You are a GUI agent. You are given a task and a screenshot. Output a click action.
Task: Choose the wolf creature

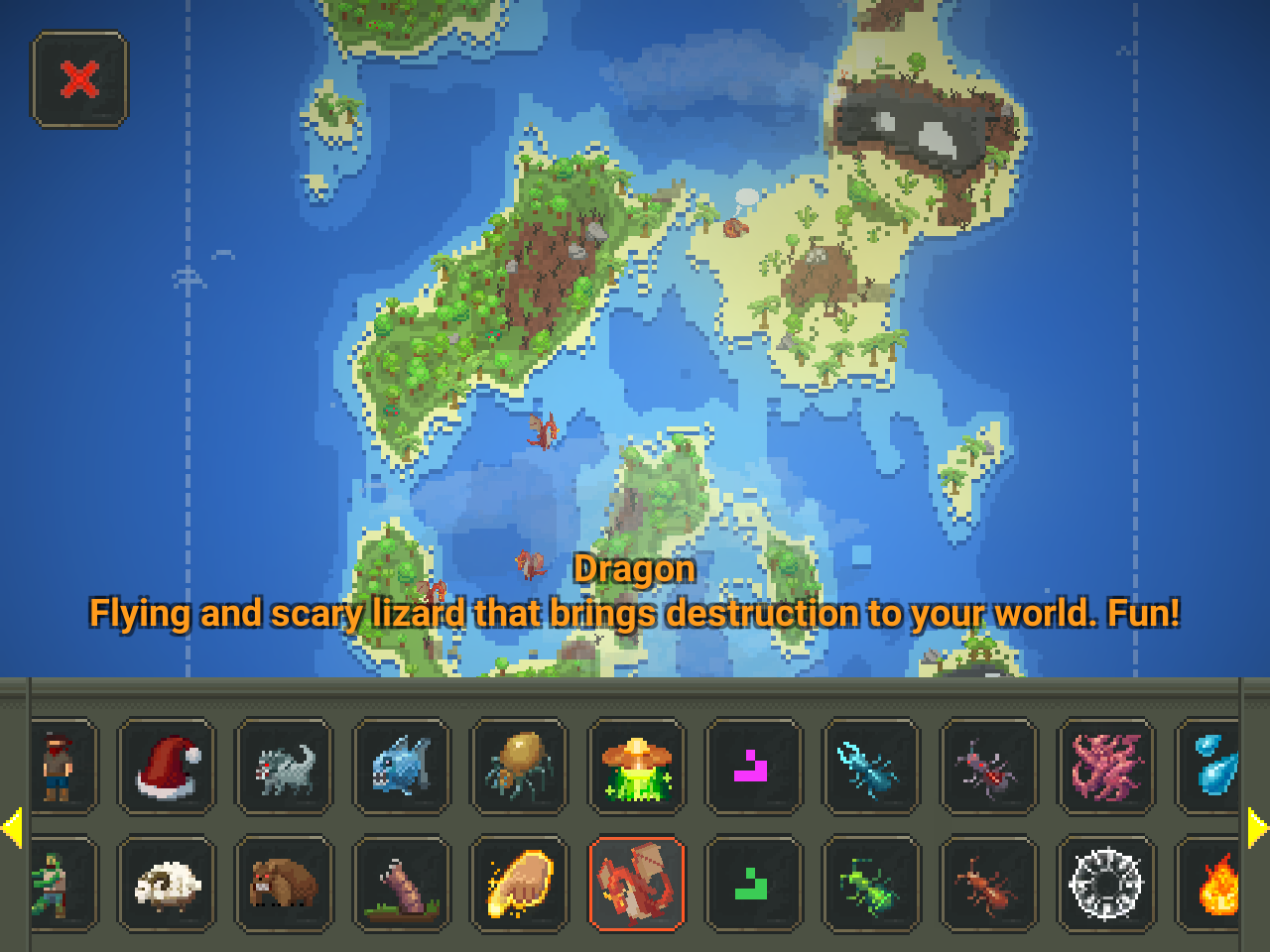point(284,767)
